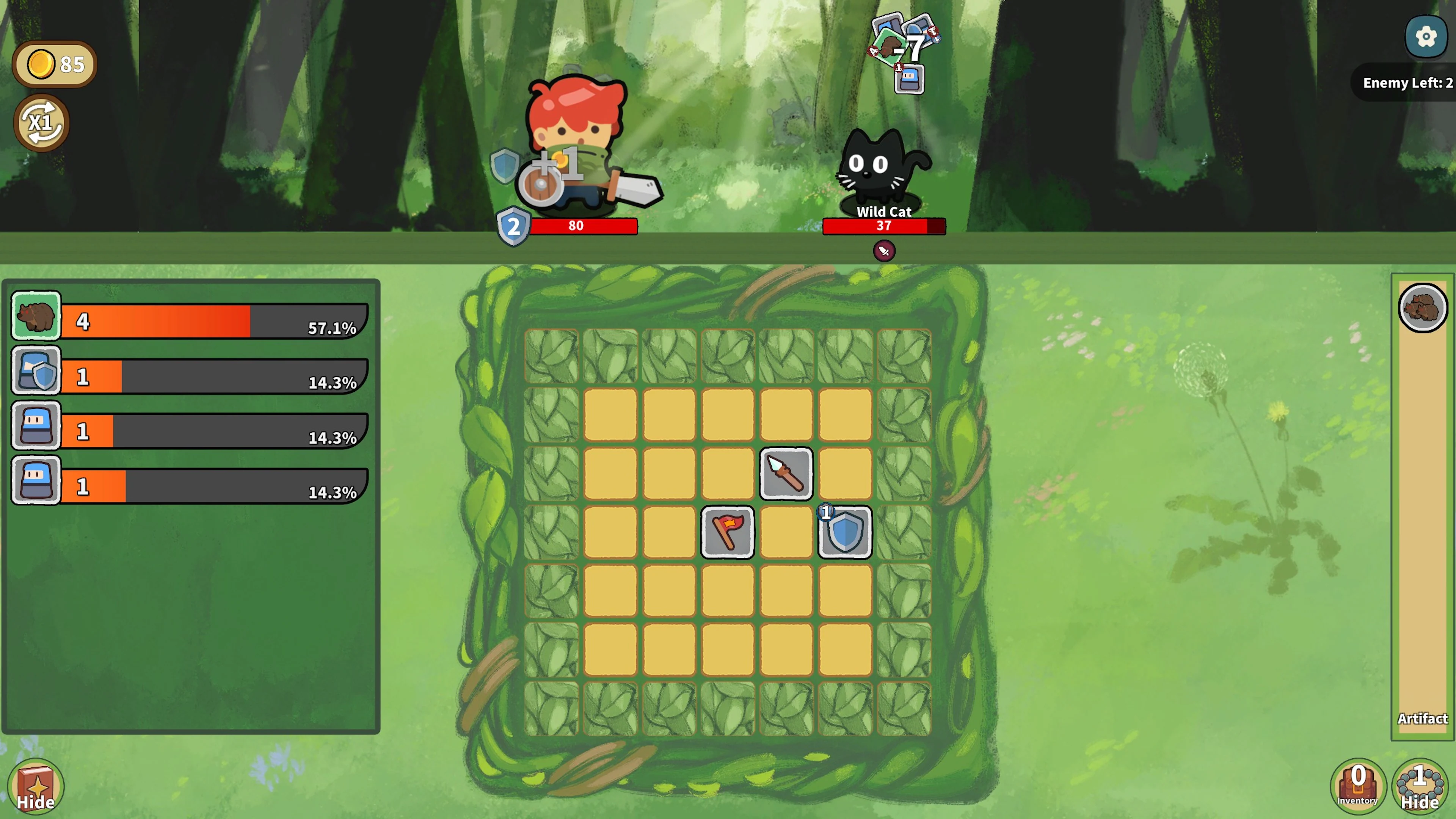This screenshot has height=819, width=1456.
Task: Open the settings gear in the top right corner
Action: (x=1426, y=37)
